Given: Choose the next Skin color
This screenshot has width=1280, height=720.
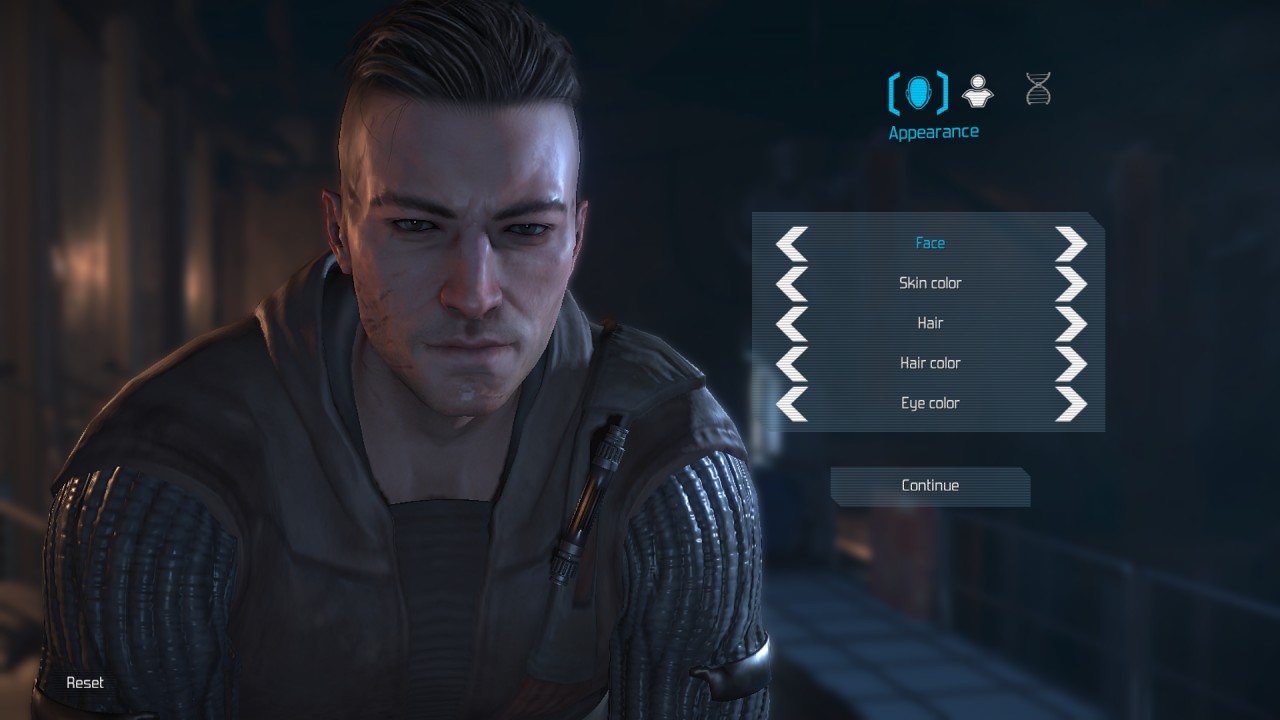Looking at the screenshot, I should click(x=1070, y=283).
